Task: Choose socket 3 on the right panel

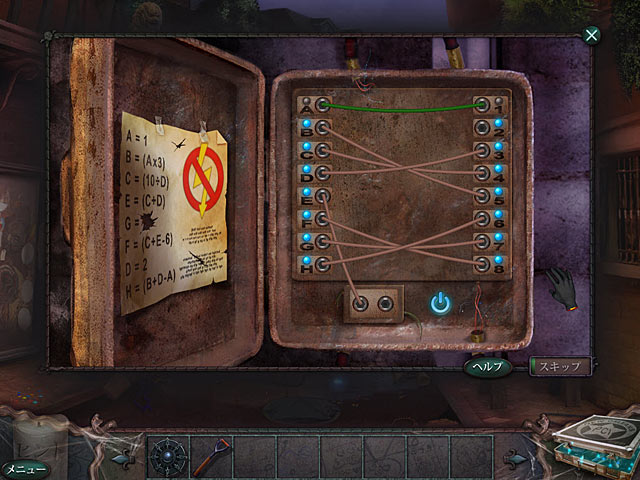Action: [482, 150]
